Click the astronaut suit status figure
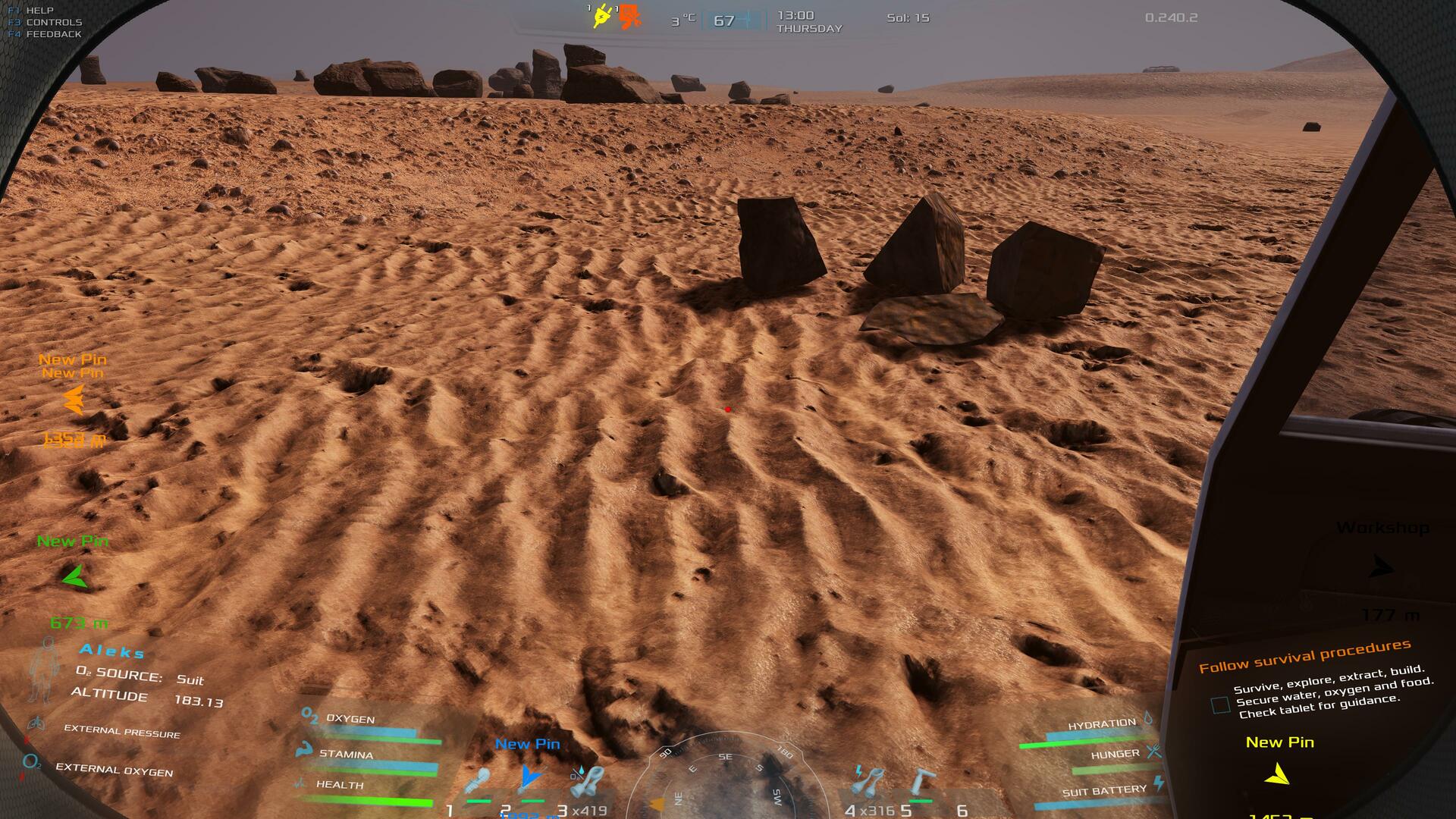Viewport: 1456px width, 819px height. [45, 670]
